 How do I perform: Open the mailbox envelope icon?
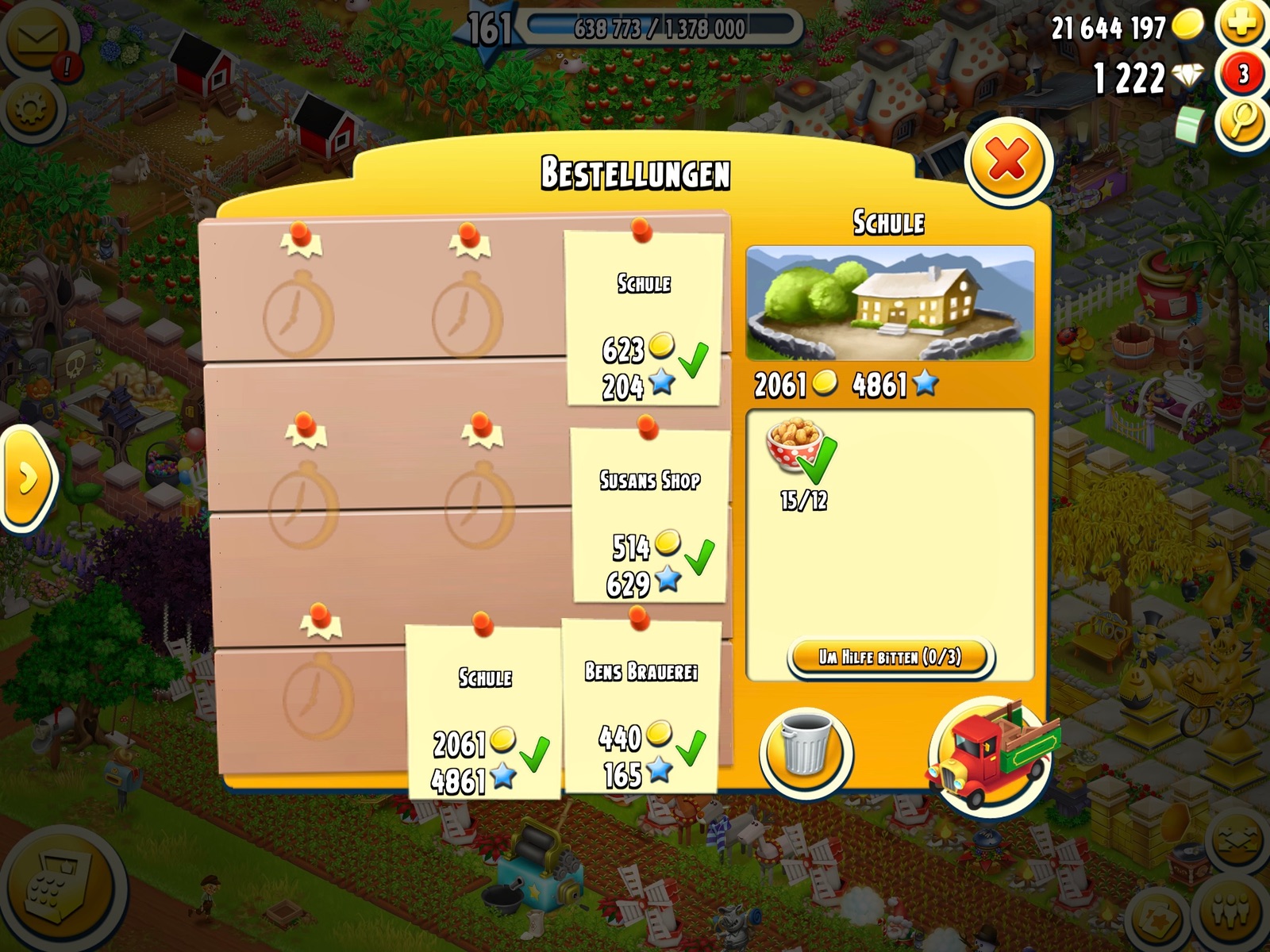click(37, 40)
